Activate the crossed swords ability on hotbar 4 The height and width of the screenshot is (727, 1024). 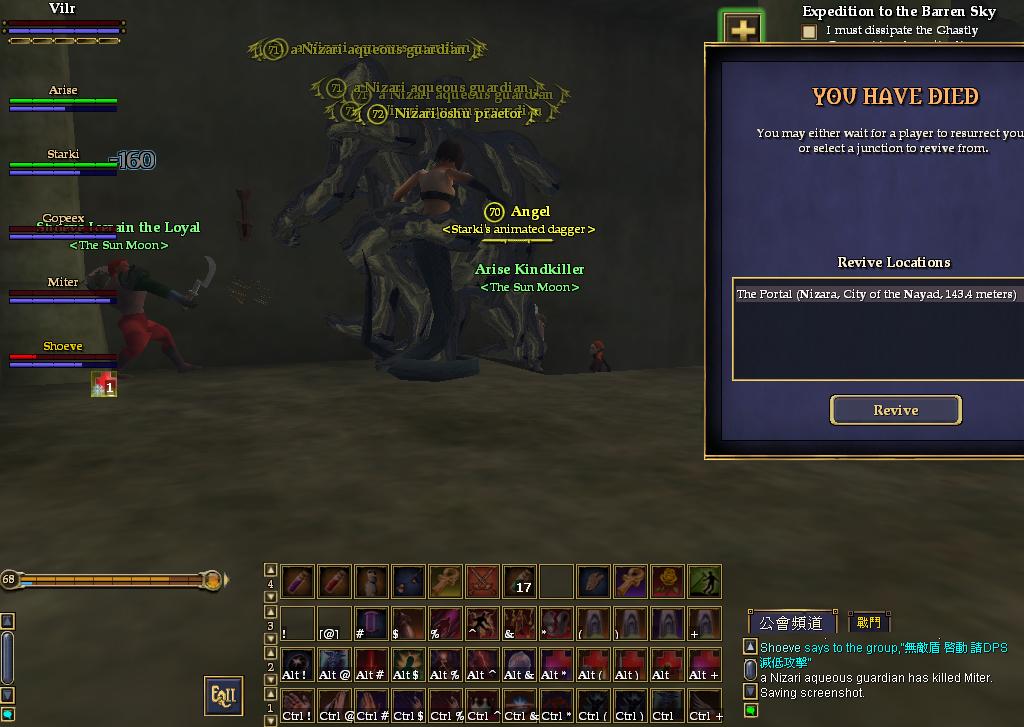click(483, 581)
